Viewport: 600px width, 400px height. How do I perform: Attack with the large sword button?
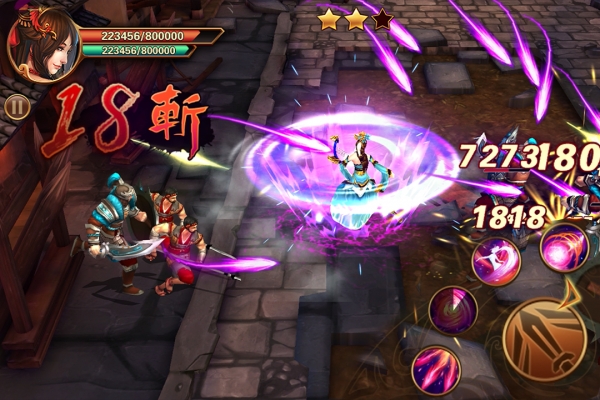click(545, 340)
